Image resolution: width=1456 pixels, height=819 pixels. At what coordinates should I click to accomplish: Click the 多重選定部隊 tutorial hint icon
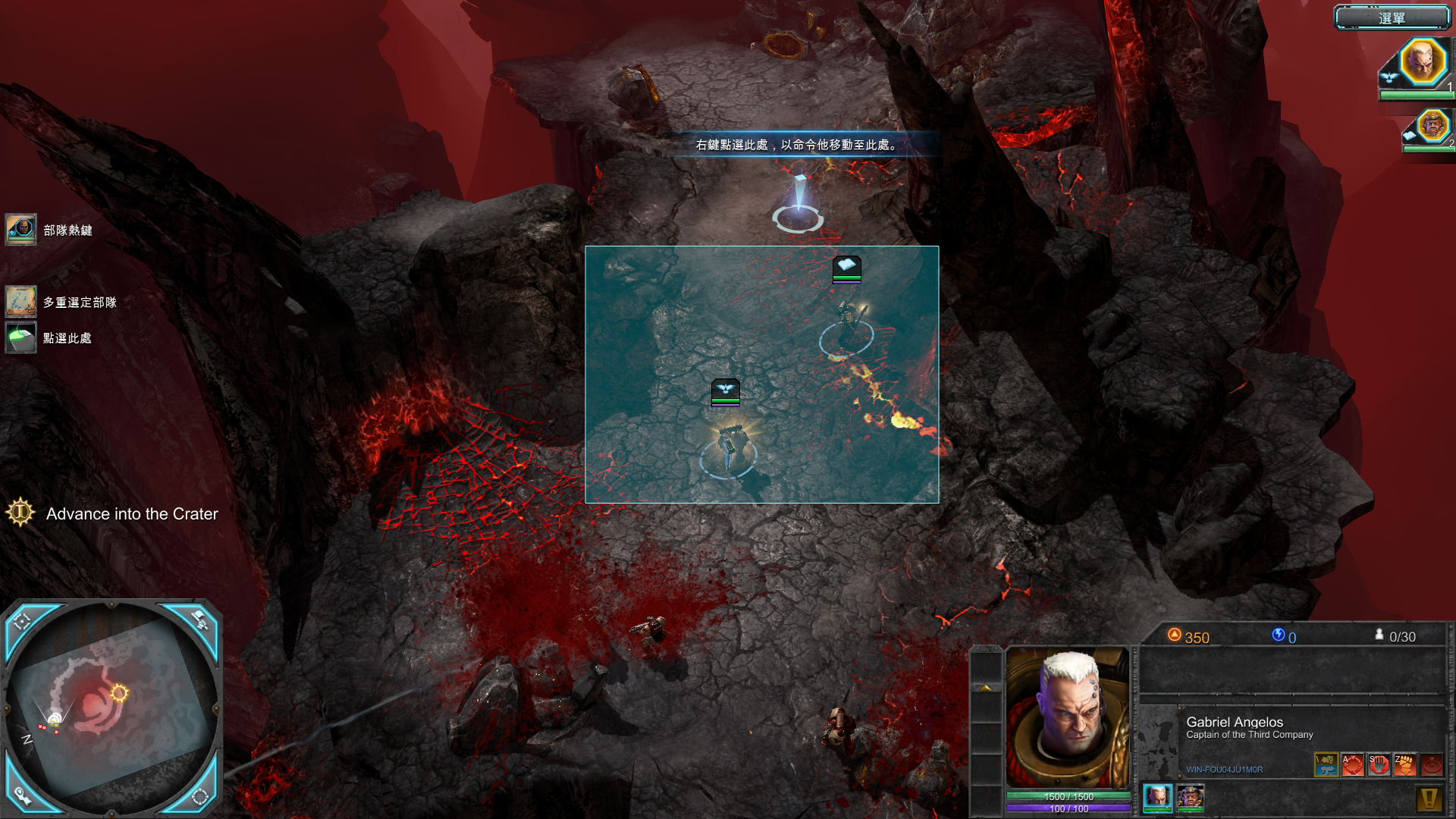tap(20, 302)
